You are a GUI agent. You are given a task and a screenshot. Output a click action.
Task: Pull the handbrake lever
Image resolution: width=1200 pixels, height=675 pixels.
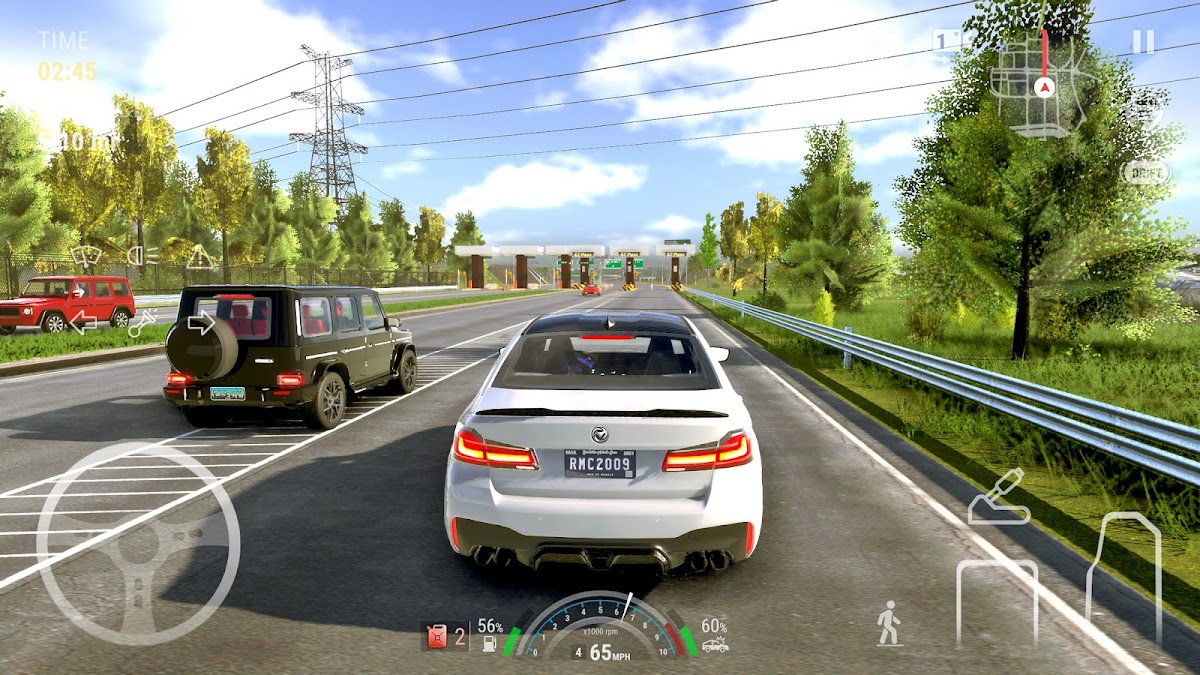point(998,498)
